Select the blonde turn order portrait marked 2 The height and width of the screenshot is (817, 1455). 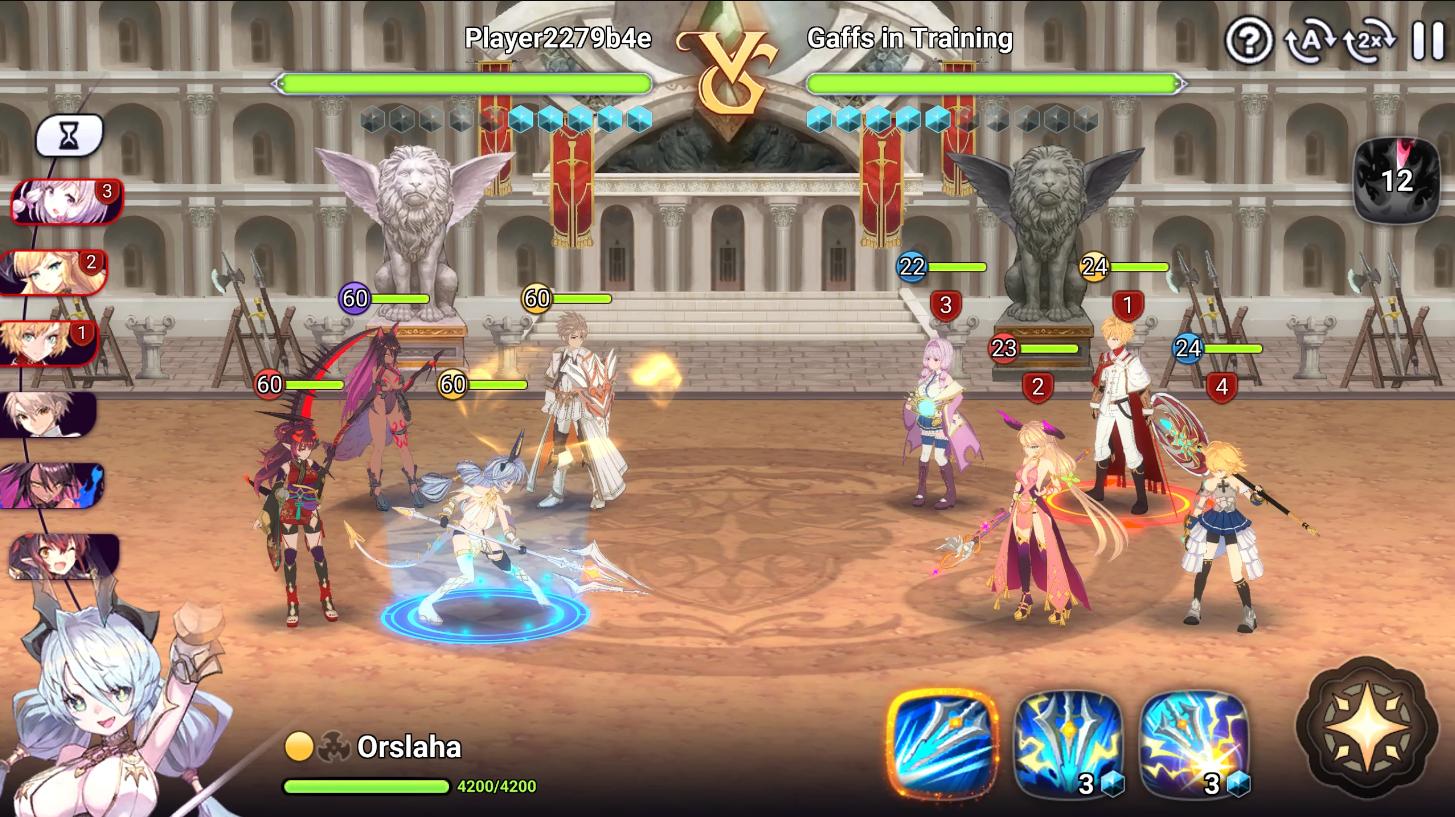[x=55, y=272]
